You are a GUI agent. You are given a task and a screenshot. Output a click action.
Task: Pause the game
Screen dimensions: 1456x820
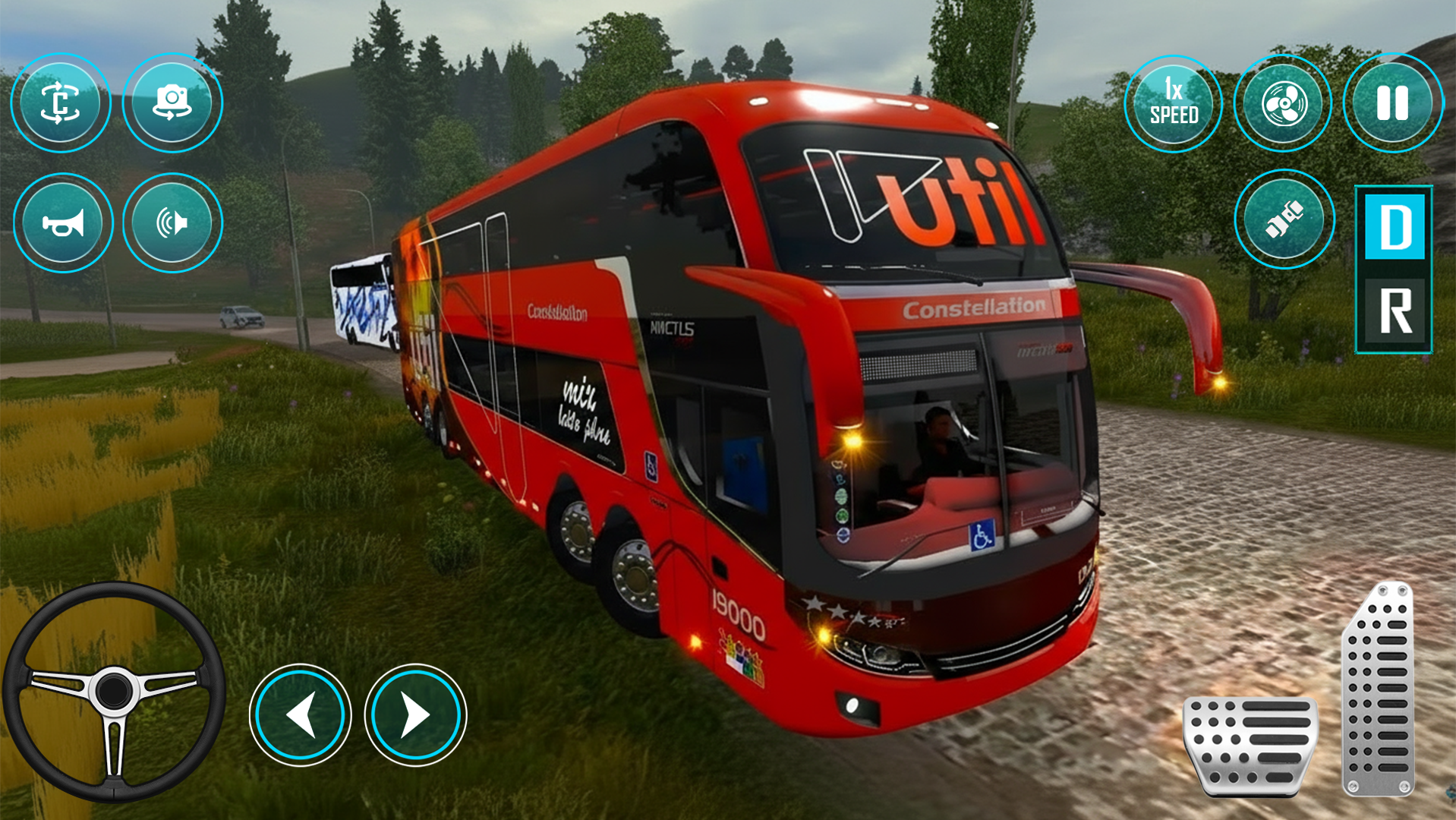[1392, 104]
